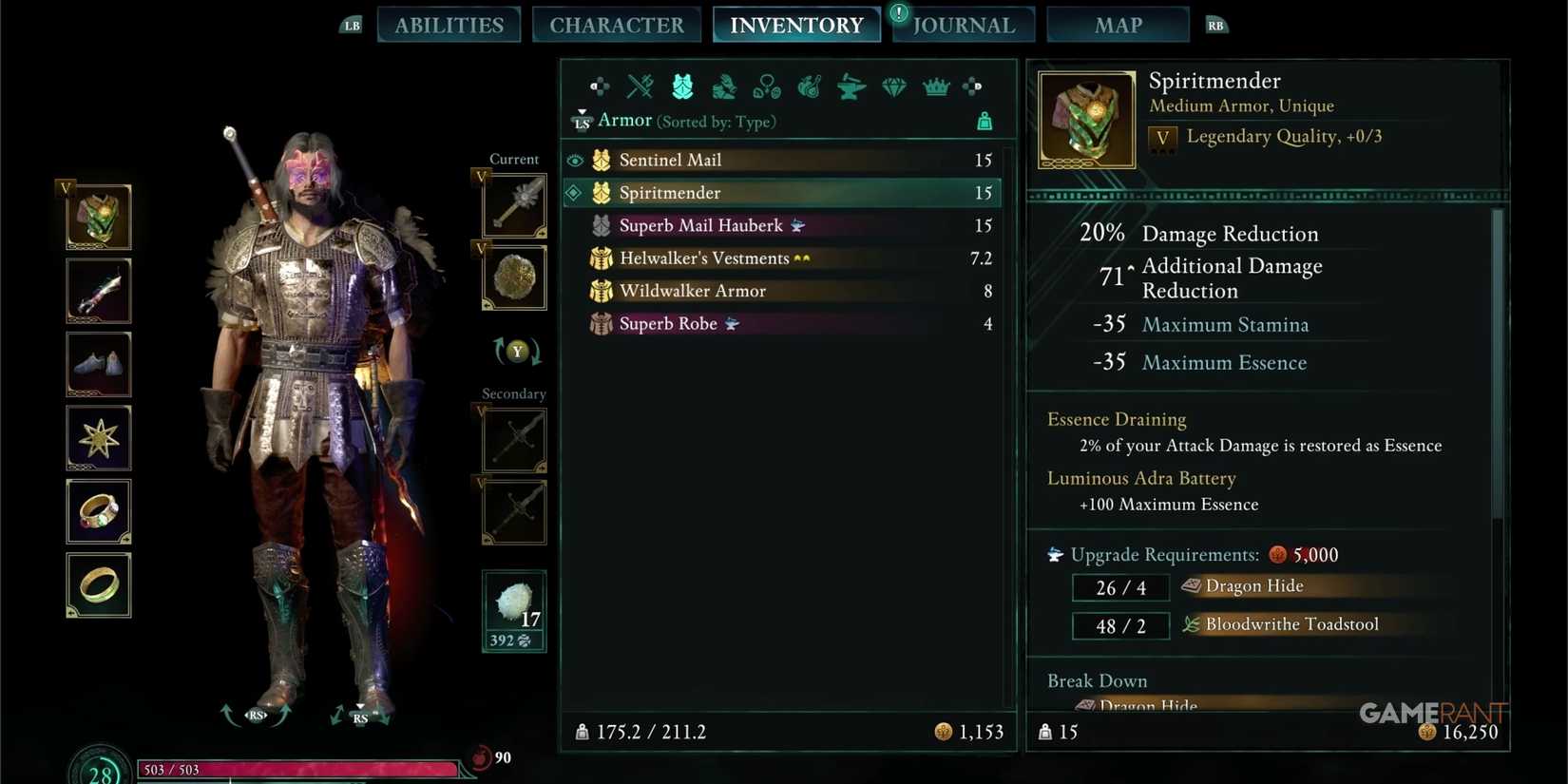This screenshot has height=784, width=1568.
Task: Select the armor chestplate category icon
Action: tap(680, 86)
